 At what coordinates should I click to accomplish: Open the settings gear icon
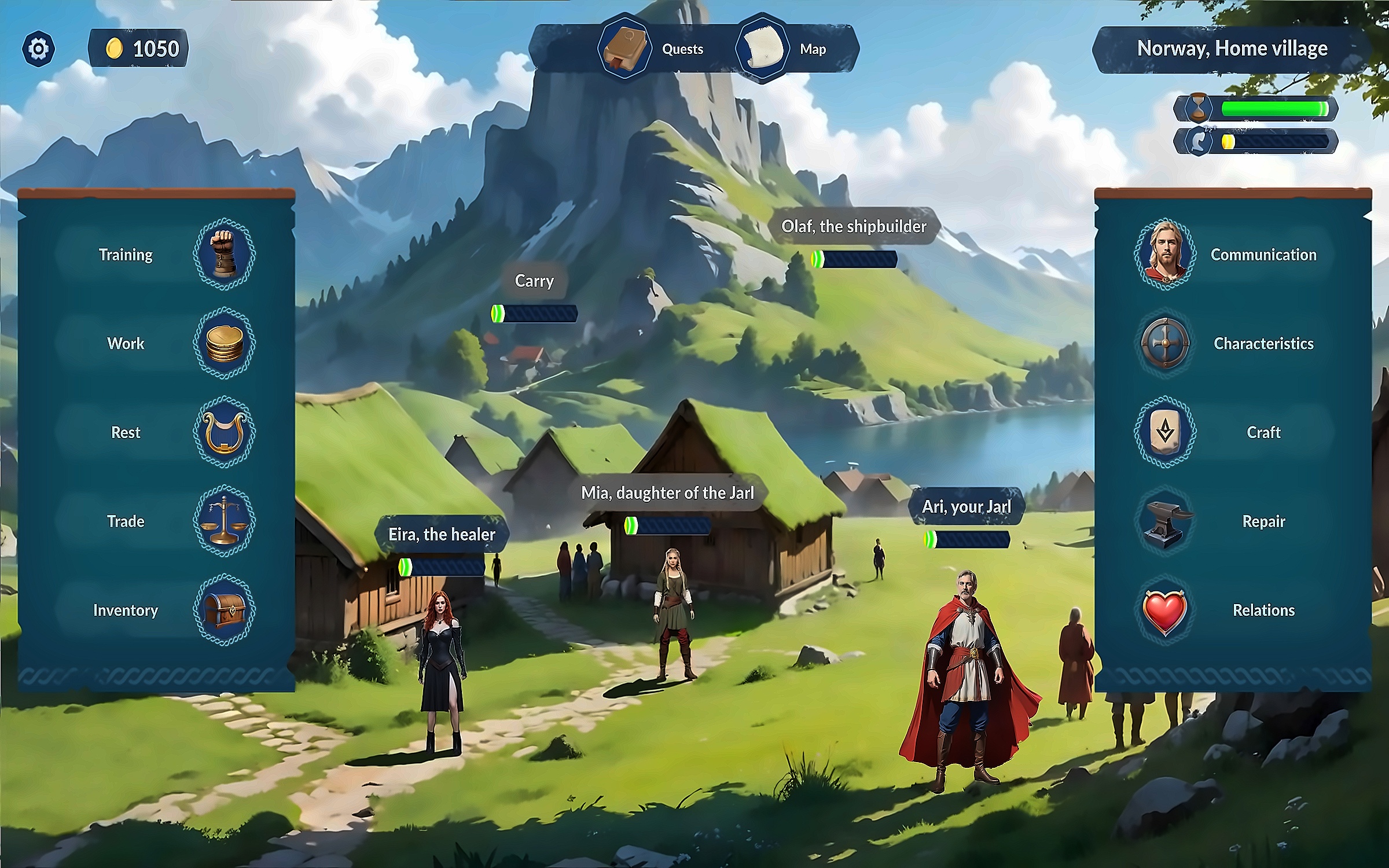(x=39, y=49)
